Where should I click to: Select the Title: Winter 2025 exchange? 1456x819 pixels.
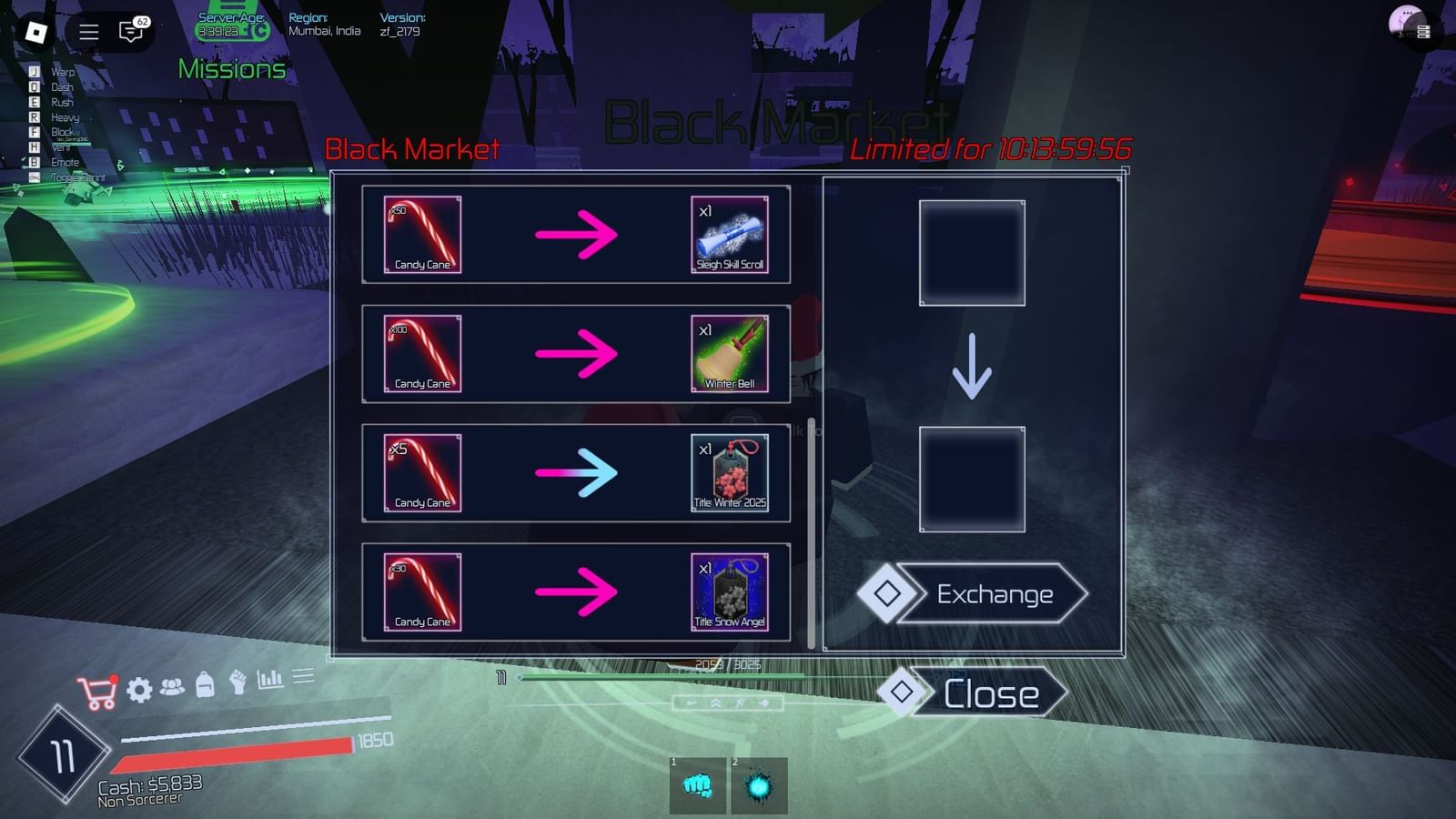576,473
